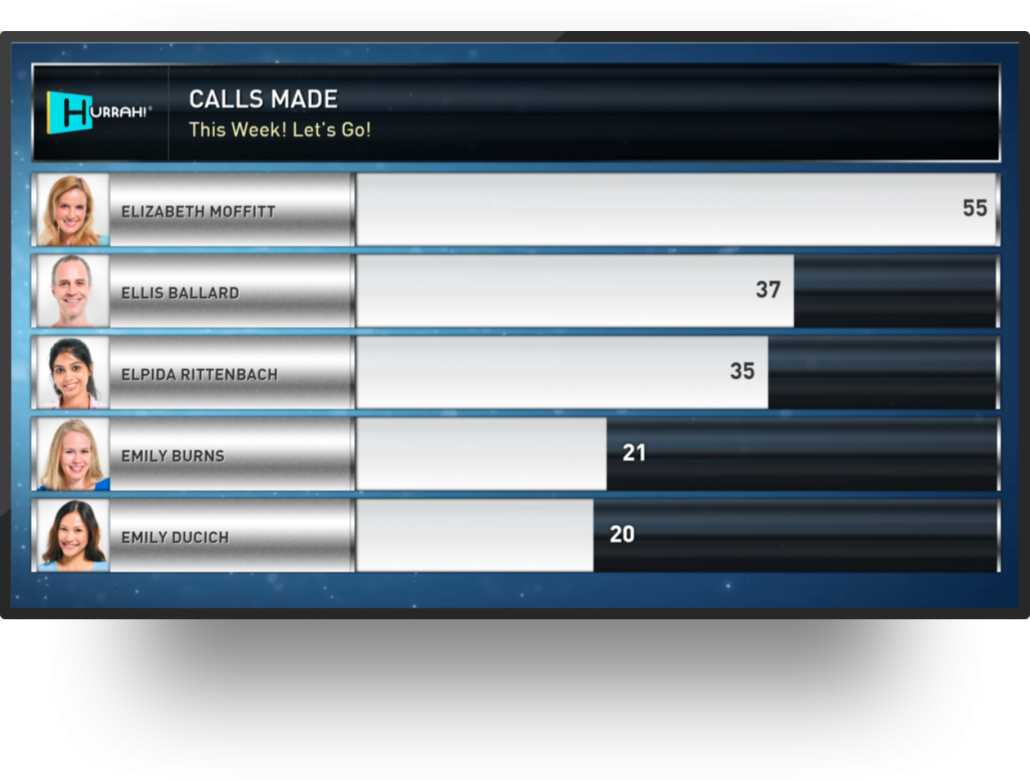Screen dimensions: 1030x781
Task: Open Ellis Ballard's profile photo
Action: tap(72, 291)
